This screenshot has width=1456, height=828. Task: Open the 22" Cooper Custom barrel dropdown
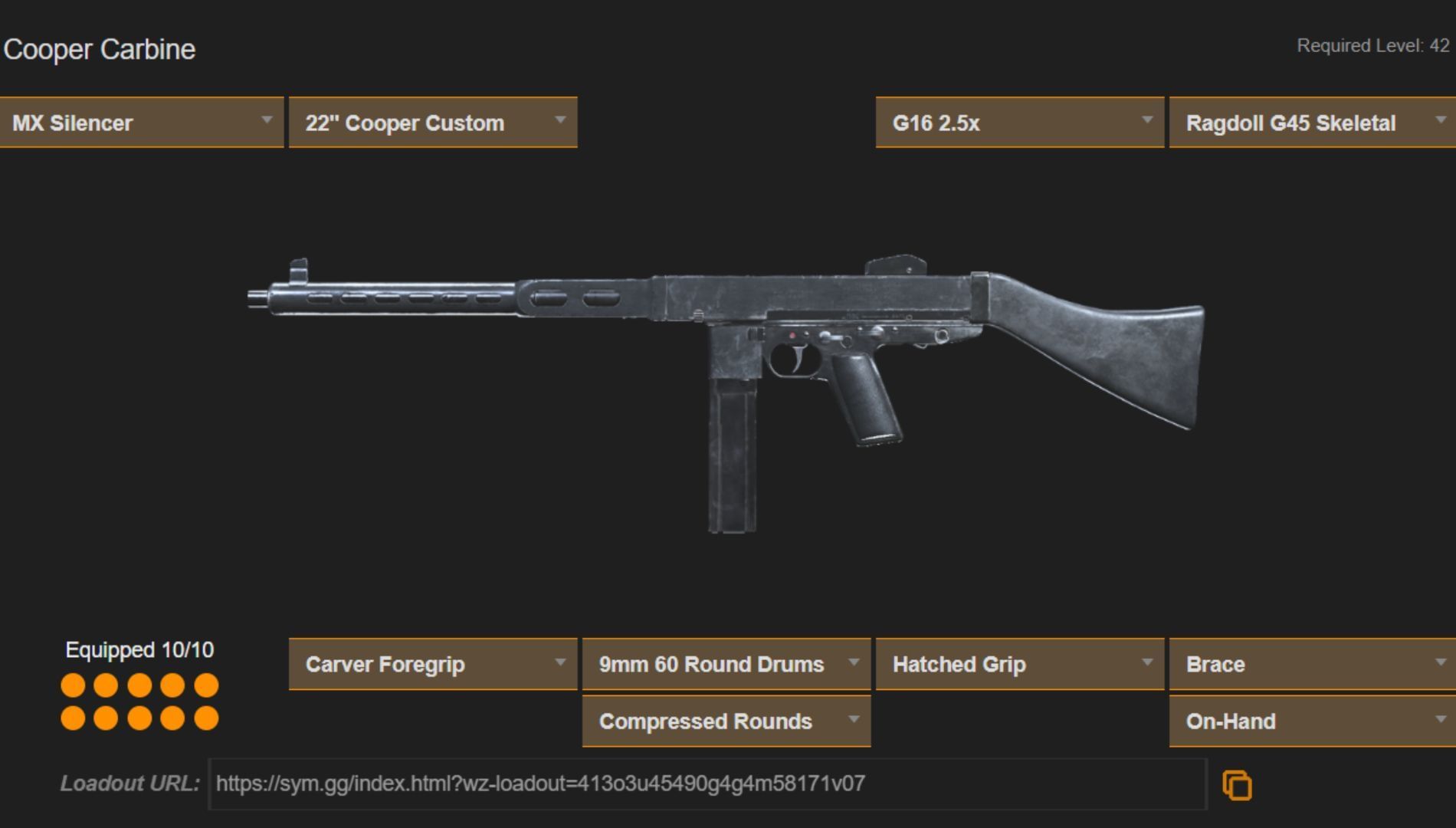point(433,123)
